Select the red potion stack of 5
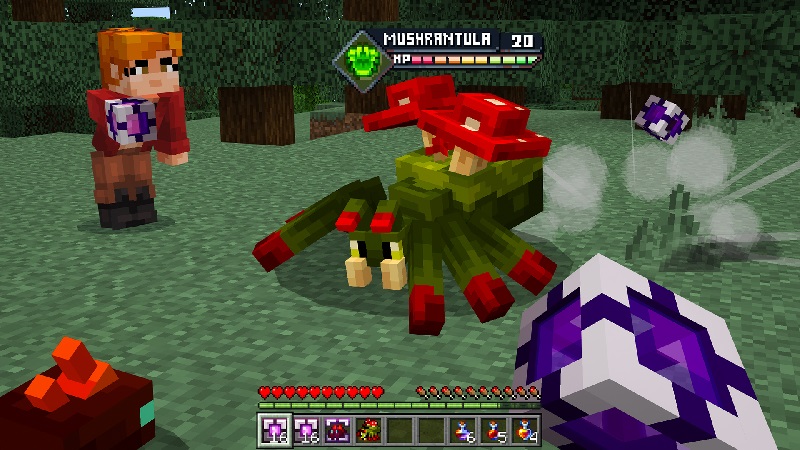800x450 pixels. pyautogui.click(x=494, y=430)
